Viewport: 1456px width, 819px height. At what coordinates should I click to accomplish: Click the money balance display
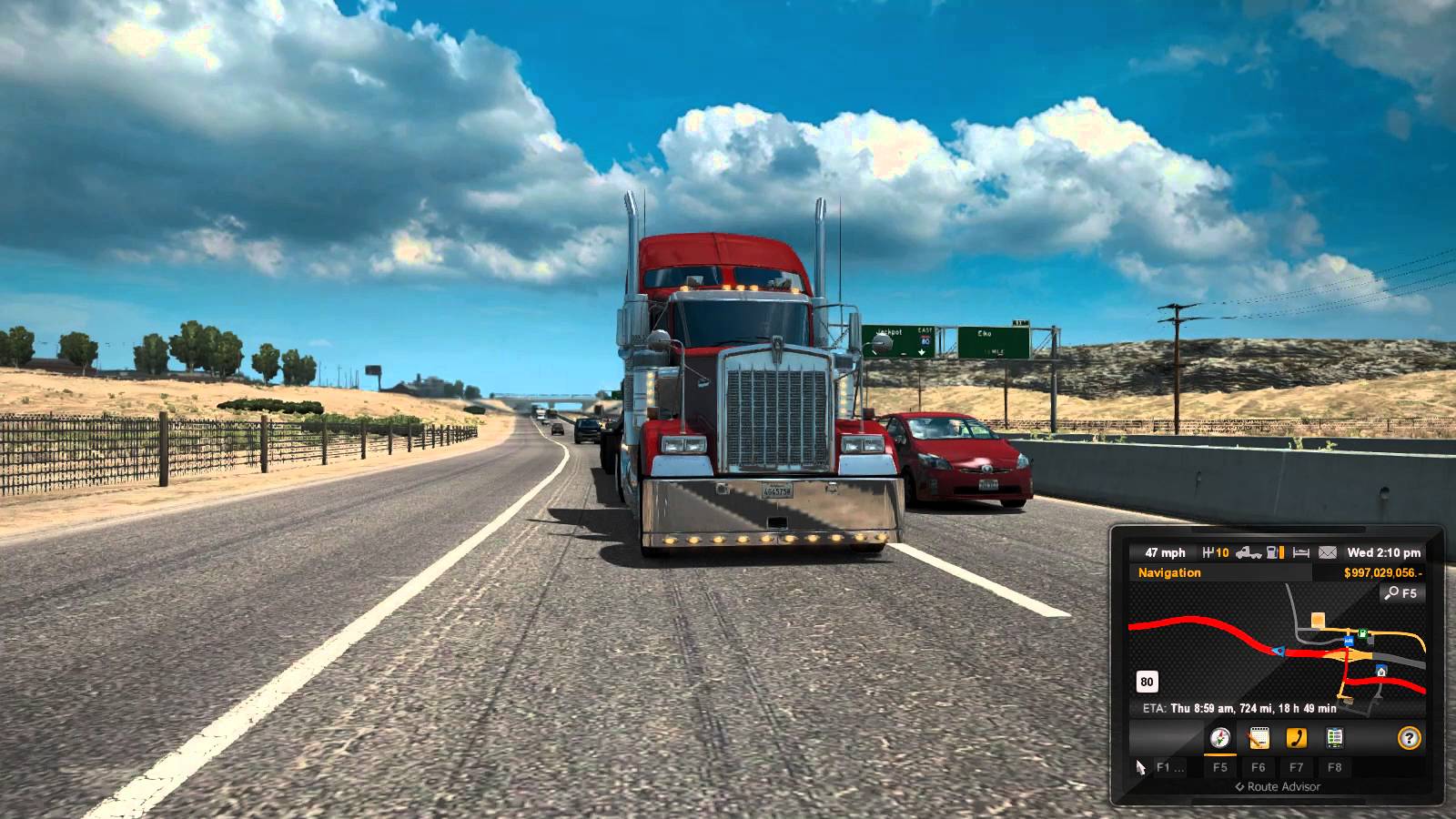[x=1383, y=572]
